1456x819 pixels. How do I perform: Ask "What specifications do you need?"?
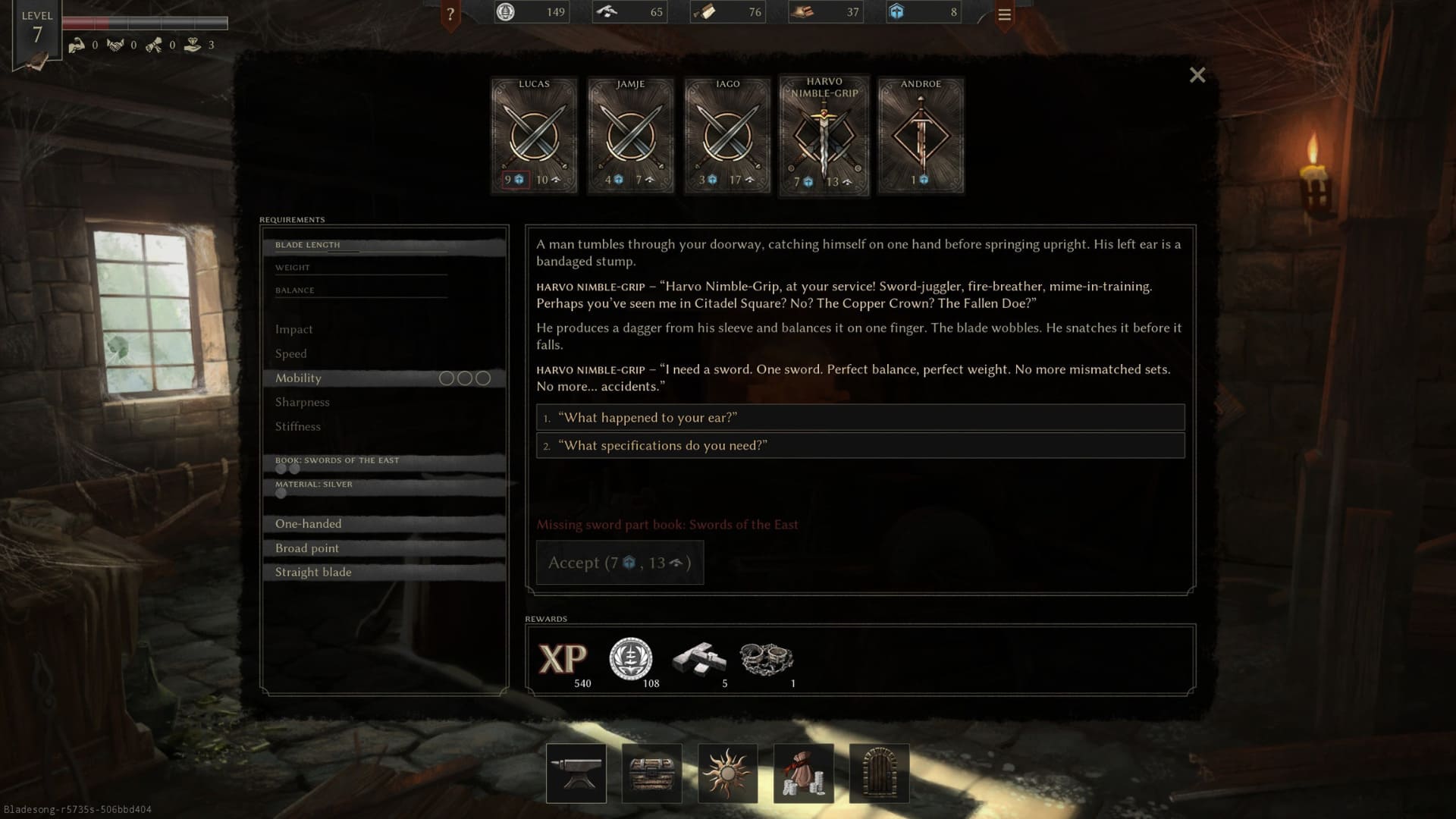(860, 446)
